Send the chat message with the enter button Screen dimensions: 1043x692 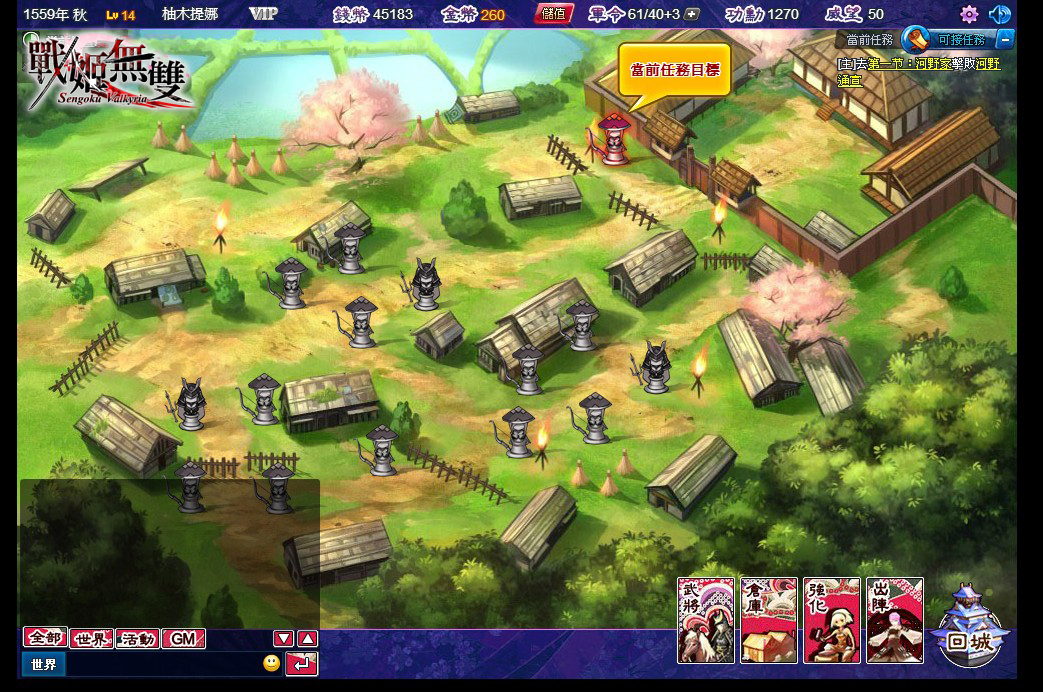point(301,663)
